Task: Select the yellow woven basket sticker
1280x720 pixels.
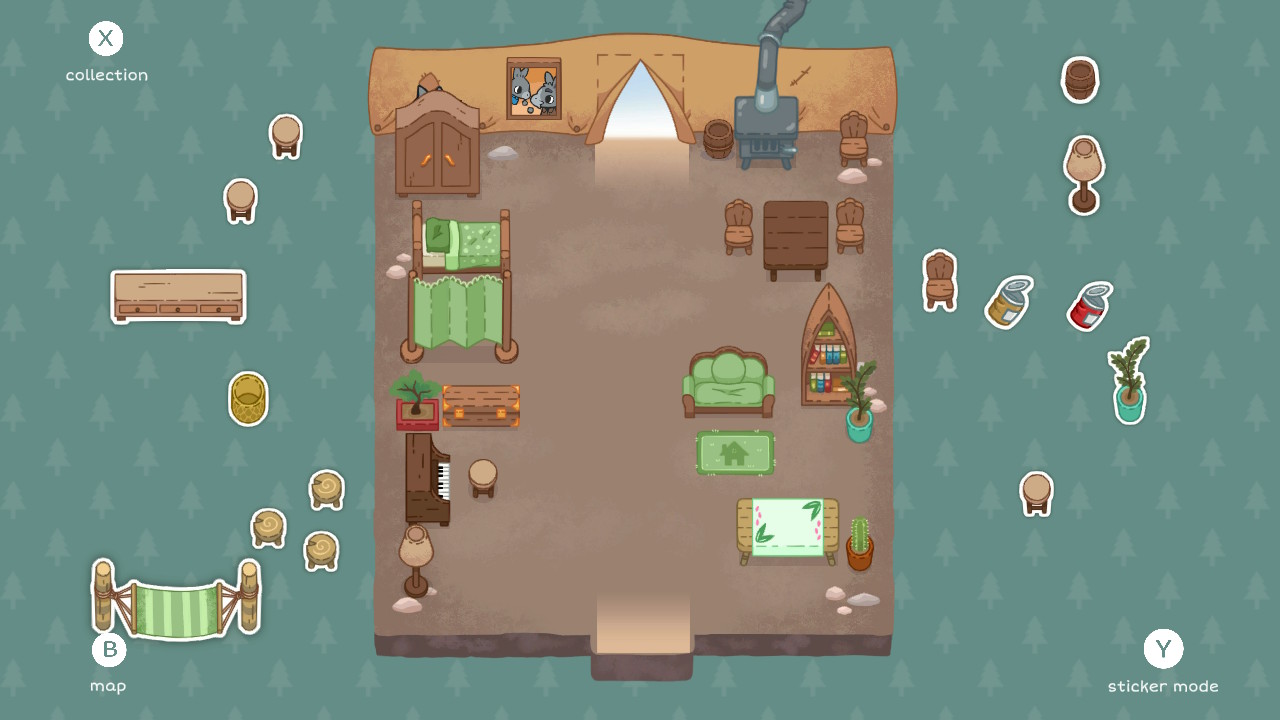Action: [x=247, y=399]
